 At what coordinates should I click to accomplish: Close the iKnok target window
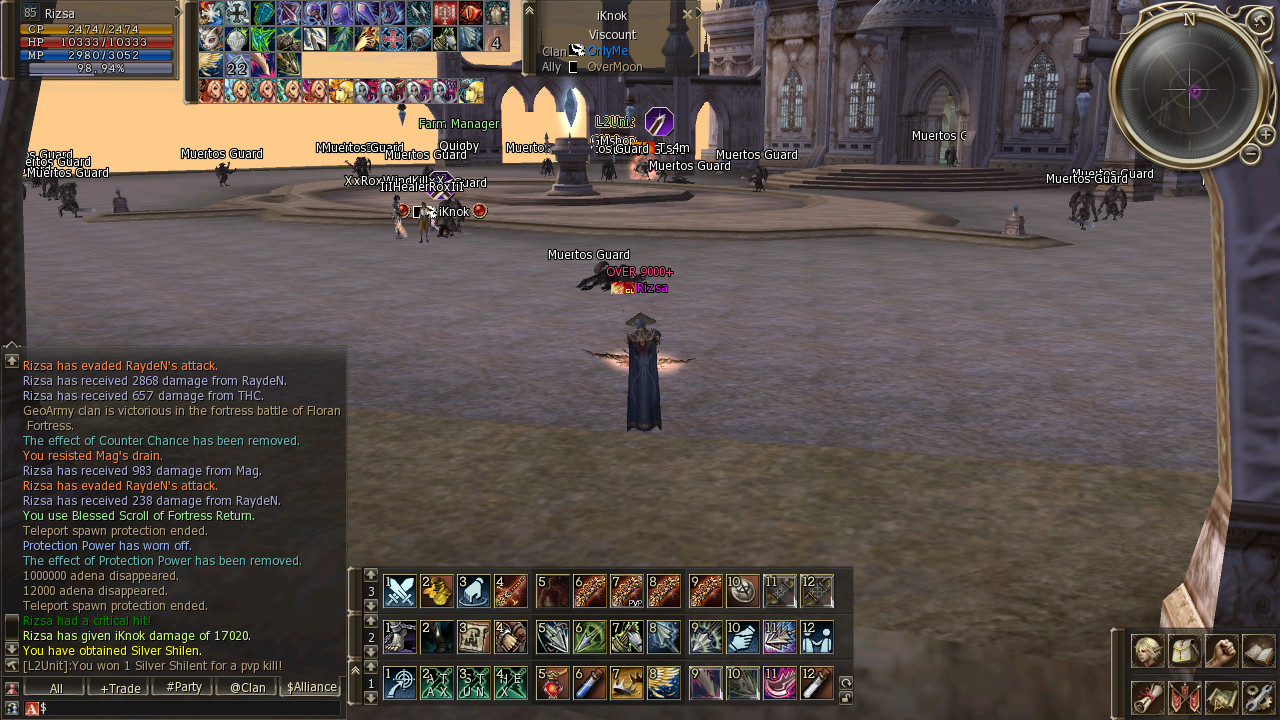click(x=688, y=14)
